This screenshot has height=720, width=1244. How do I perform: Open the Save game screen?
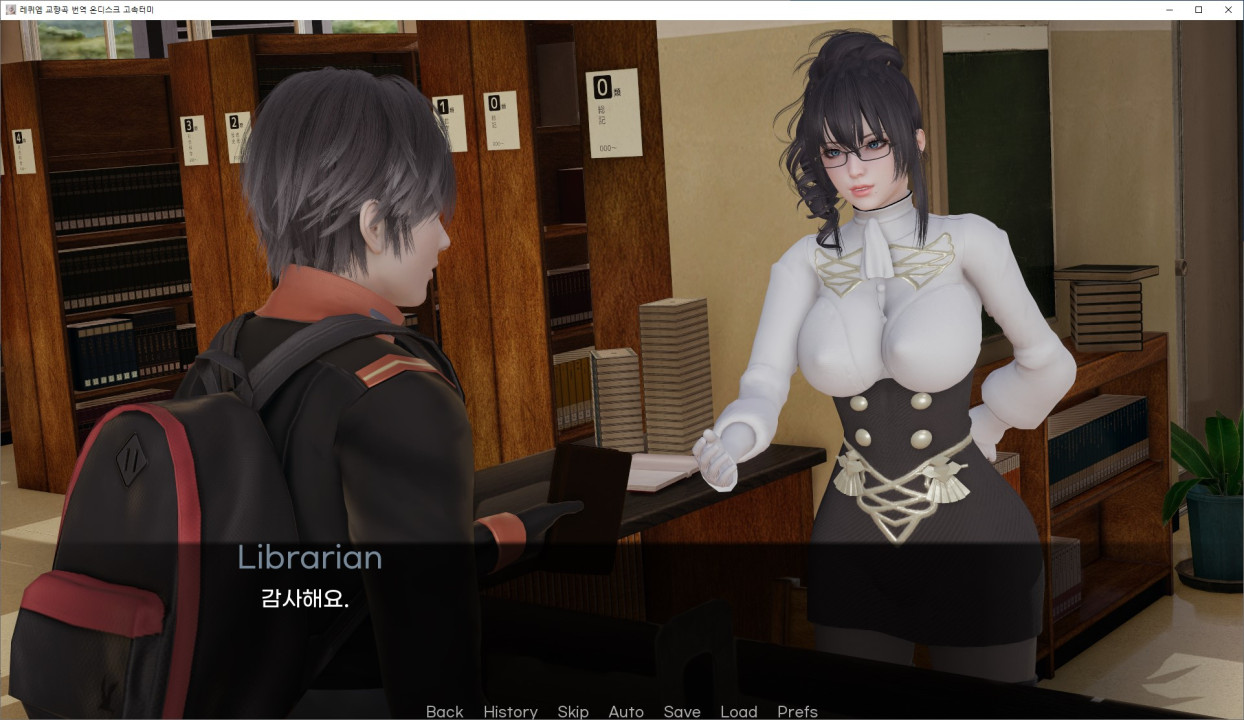(682, 711)
